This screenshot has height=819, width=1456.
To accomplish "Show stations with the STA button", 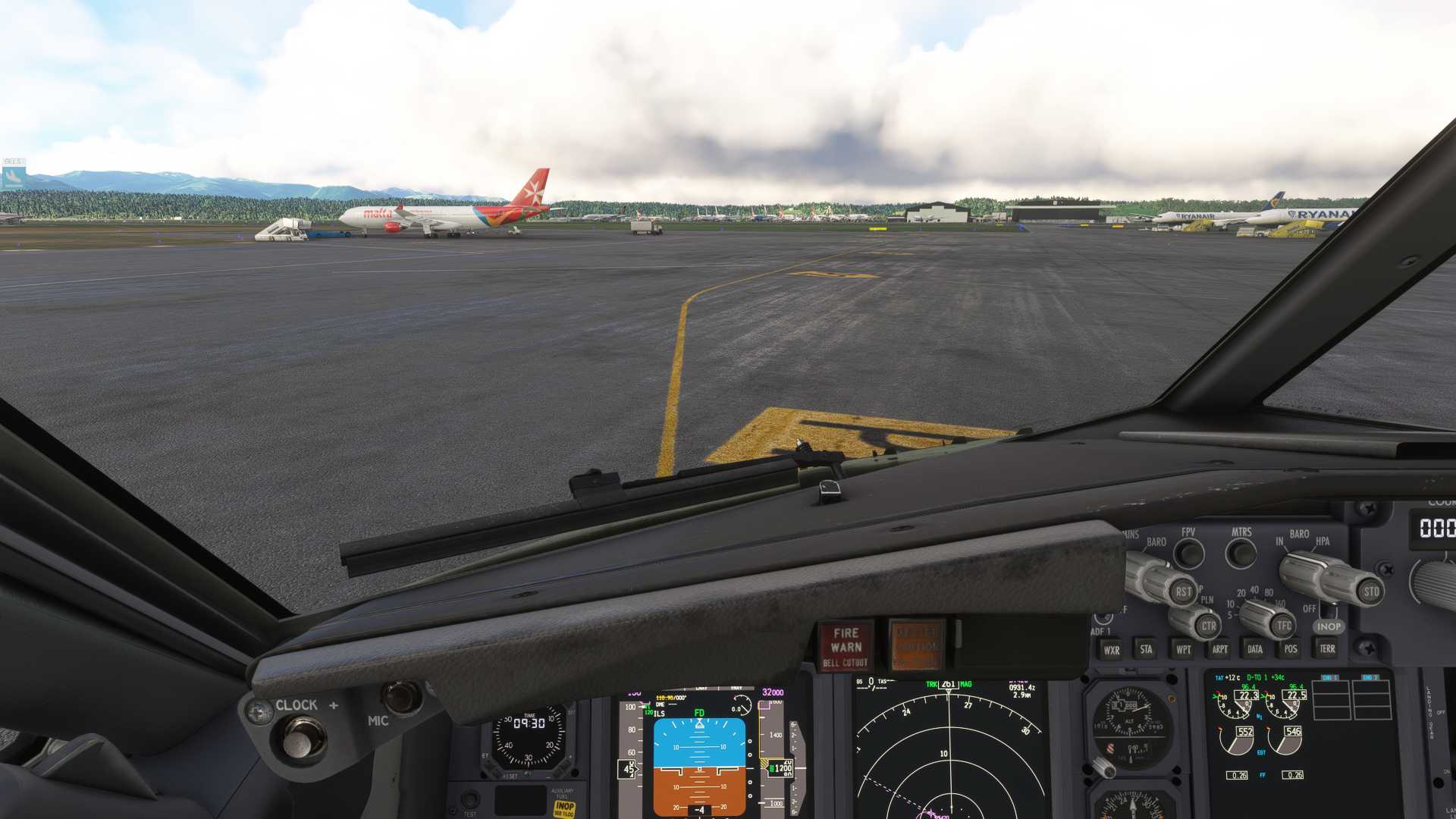I will point(1146,649).
